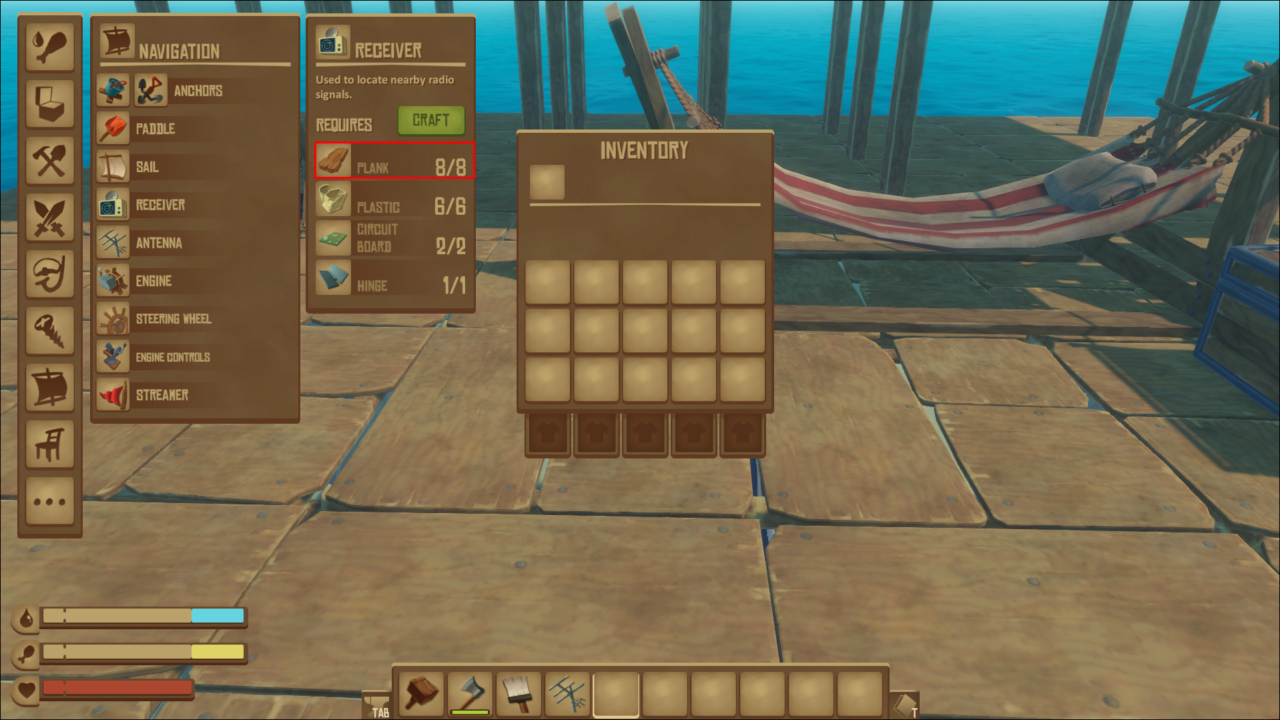The height and width of the screenshot is (720, 1280).
Task: Select the Paintbrush hotbar slot
Action: pos(517,692)
